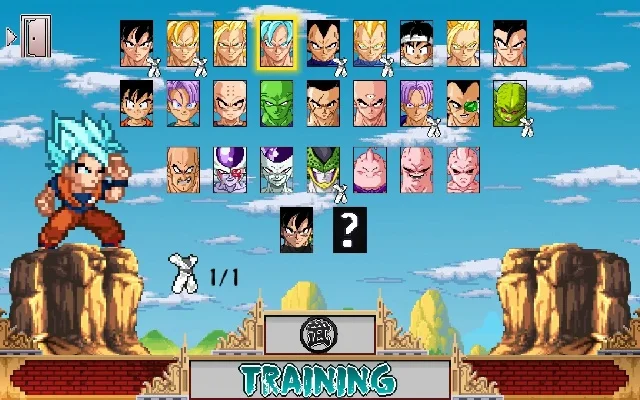640x400 pixels.
Task: Select the random question mark tile
Action: click(x=346, y=229)
